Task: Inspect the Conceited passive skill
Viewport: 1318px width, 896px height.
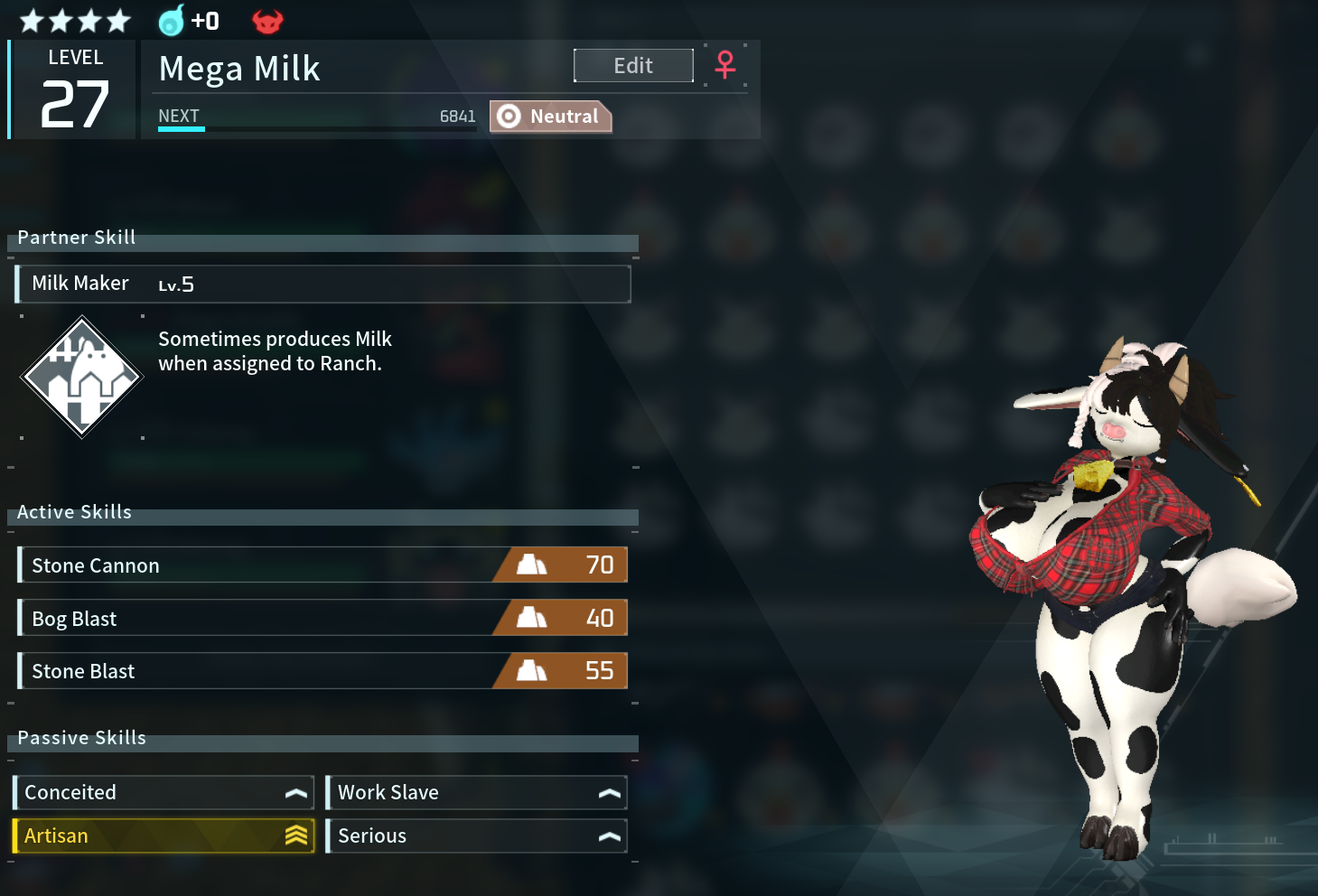Action: pyautogui.click(x=164, y=792)
